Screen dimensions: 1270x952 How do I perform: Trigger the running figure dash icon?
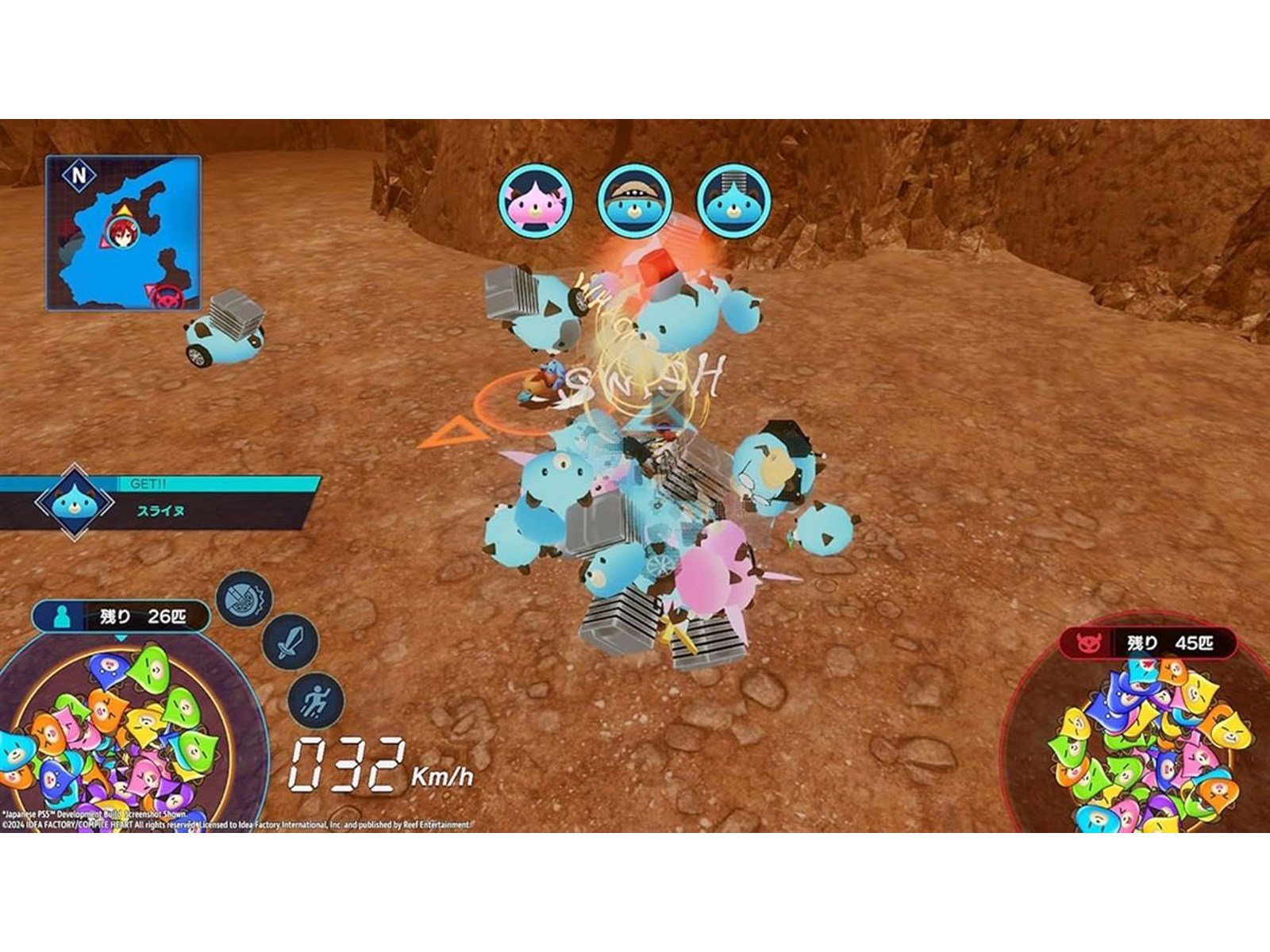pos(315,700)
